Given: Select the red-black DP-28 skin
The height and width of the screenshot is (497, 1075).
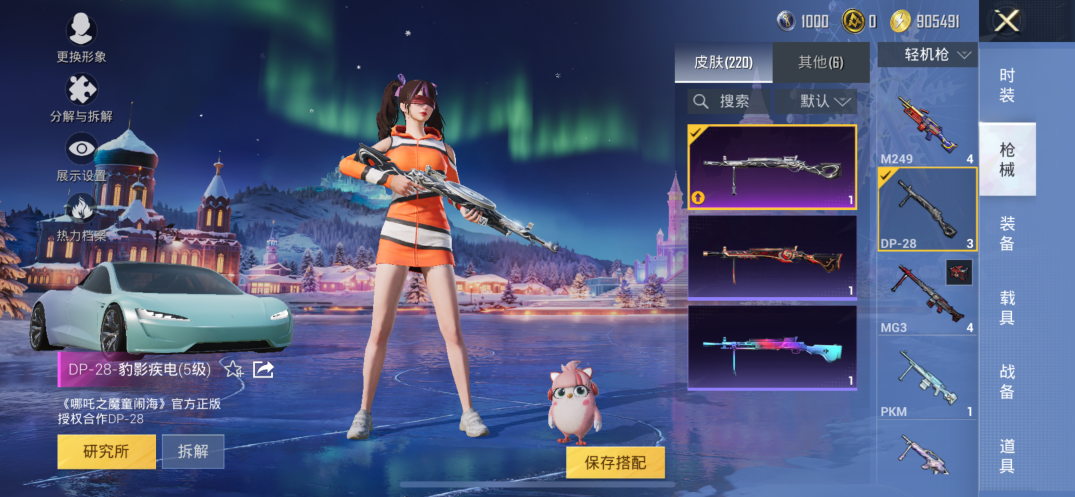Looking at the screenshot, I should pos(771,257).
